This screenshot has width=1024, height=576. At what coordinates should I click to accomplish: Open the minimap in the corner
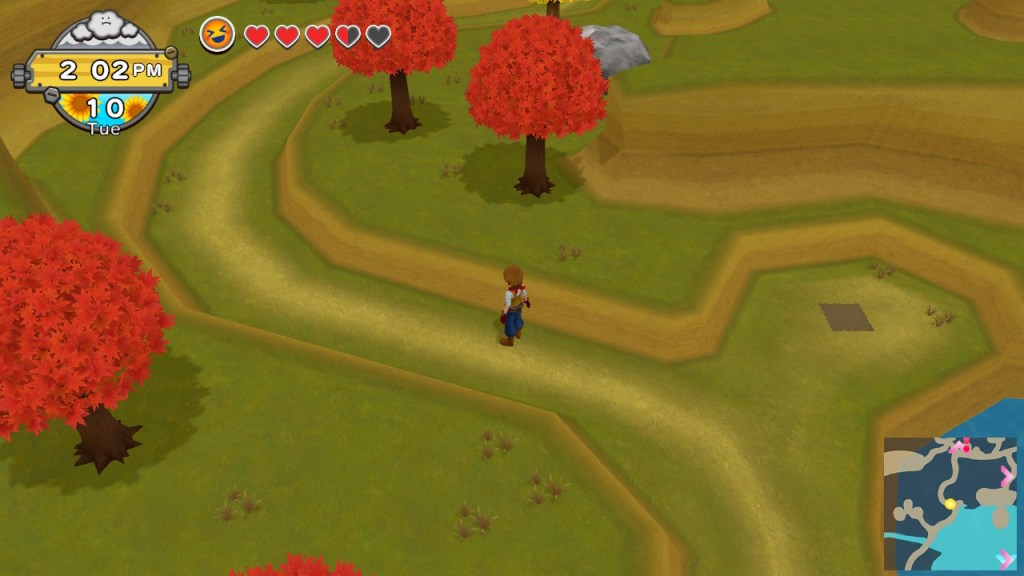[x=949, y=504]
